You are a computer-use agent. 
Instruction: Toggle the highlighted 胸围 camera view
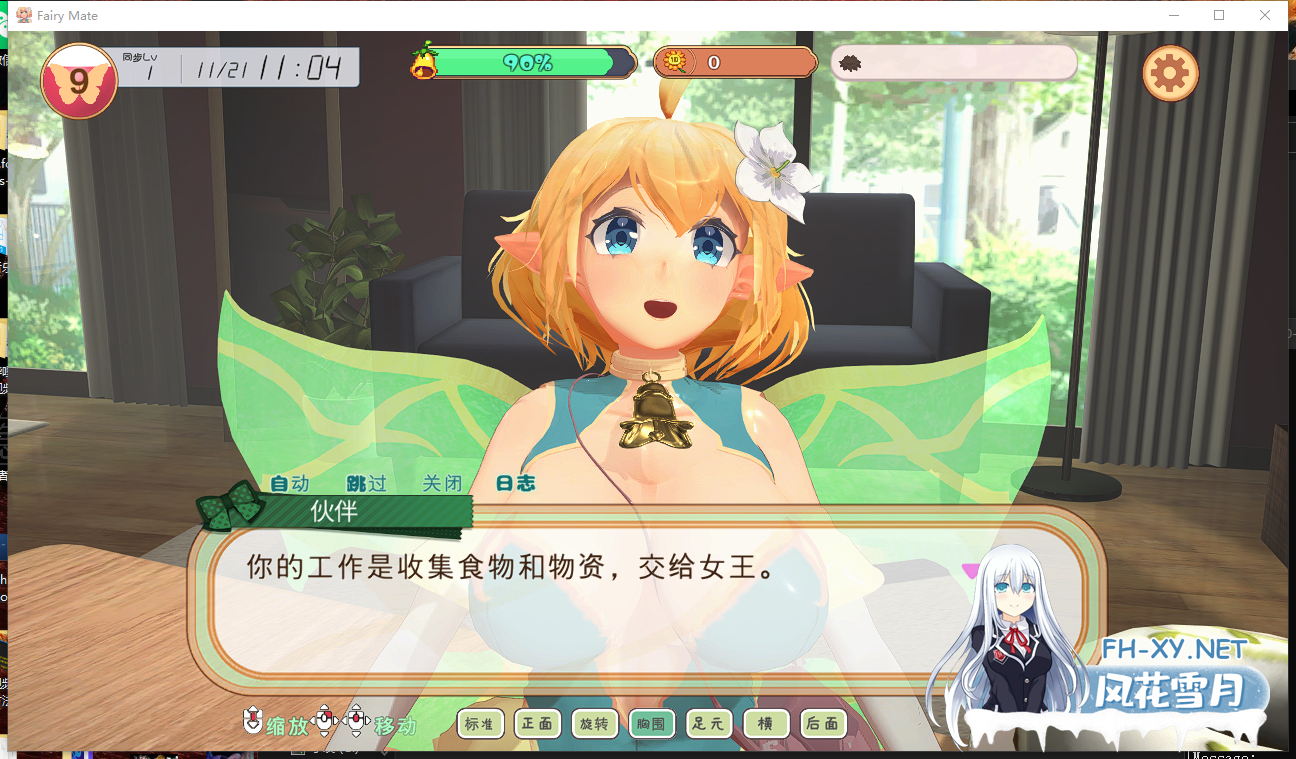coord(651,723)
